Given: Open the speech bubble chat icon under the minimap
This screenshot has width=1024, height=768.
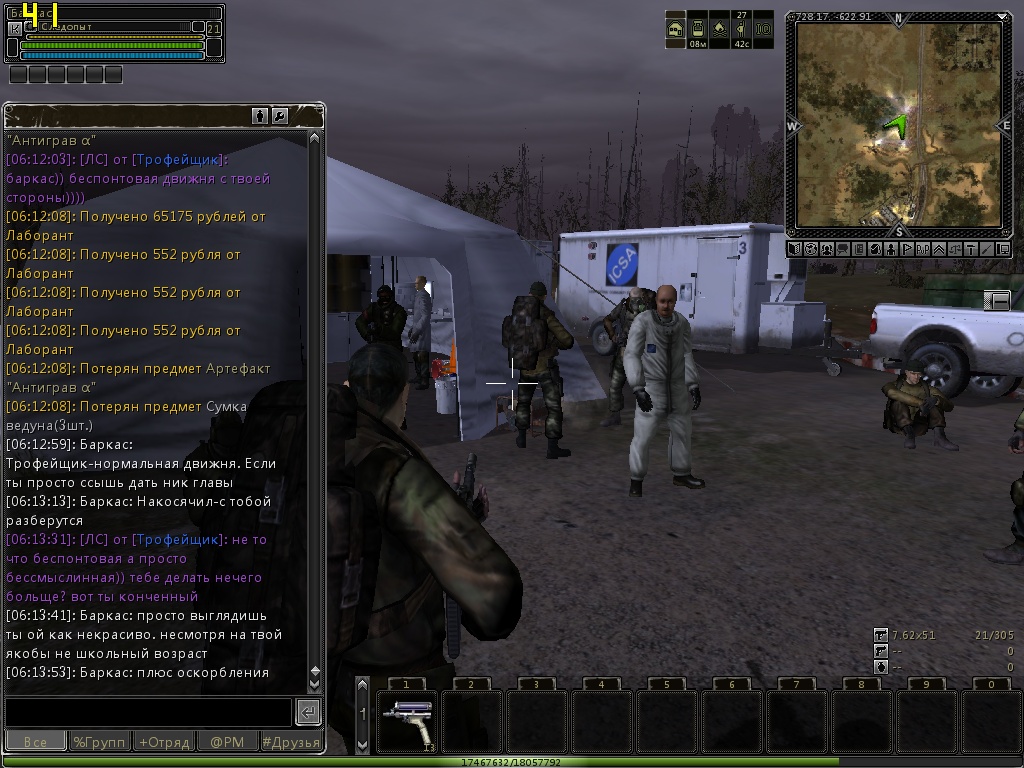Looking at the screenshot, I should point(842,249).
